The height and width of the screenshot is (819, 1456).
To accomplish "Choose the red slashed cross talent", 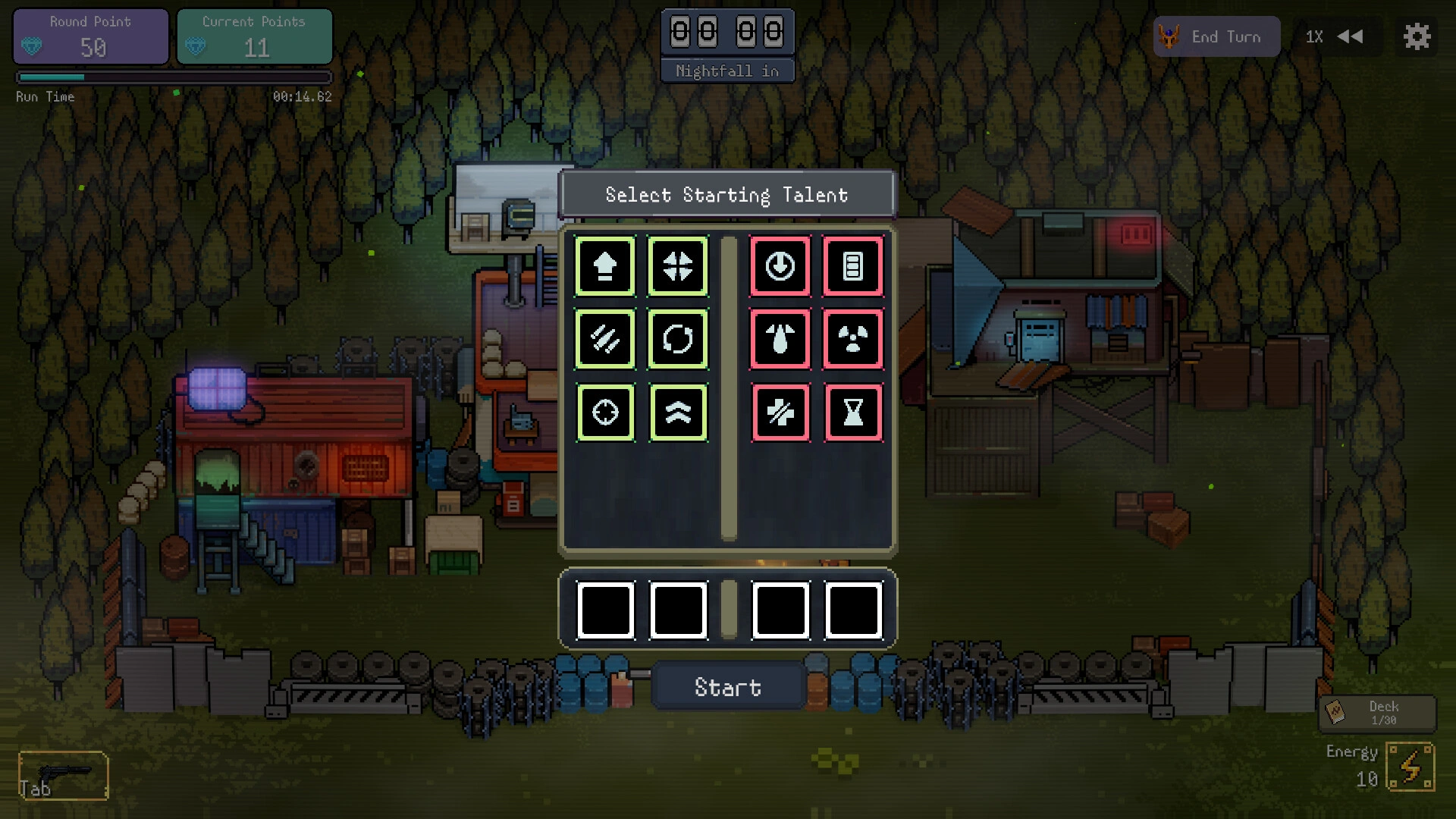I will tap(780, 413).
